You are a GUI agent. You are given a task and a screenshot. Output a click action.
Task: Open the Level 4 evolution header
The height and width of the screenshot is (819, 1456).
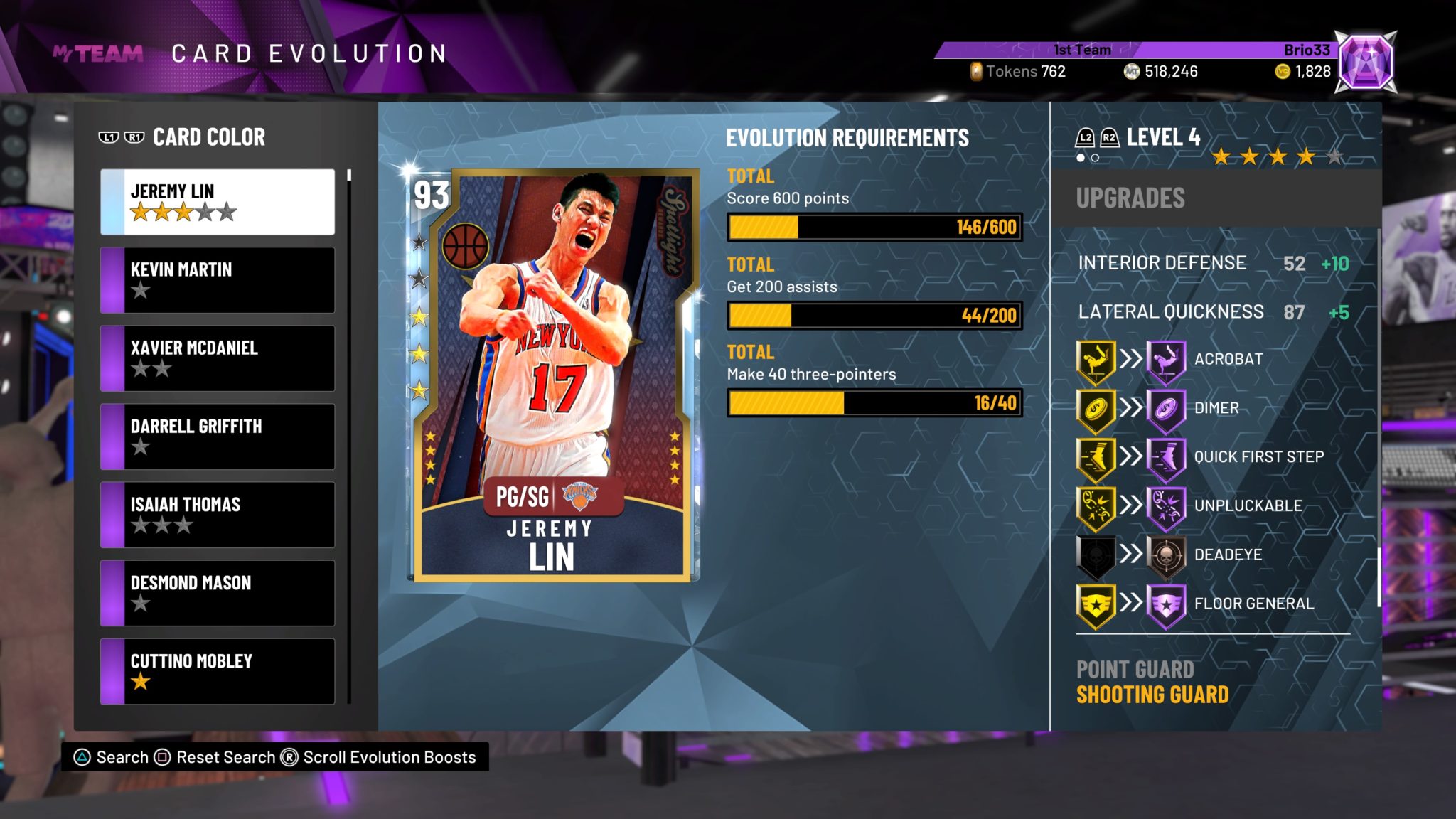click(x=1162, y=137)
